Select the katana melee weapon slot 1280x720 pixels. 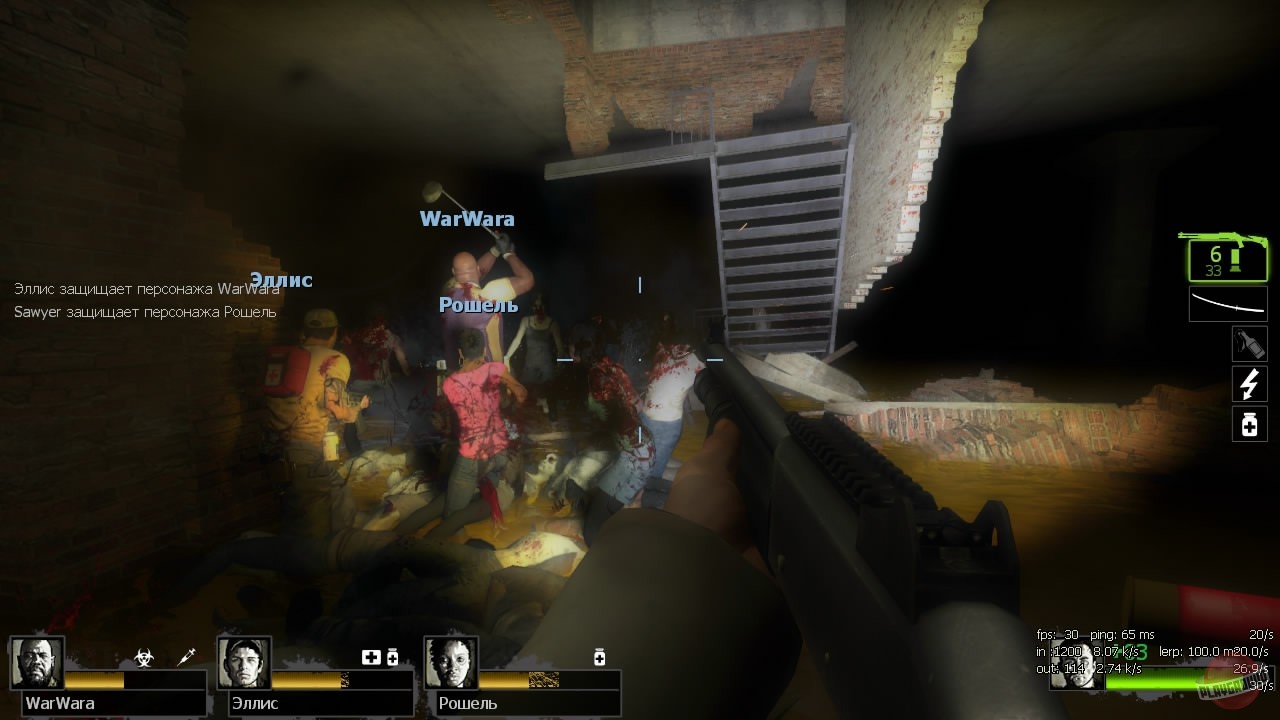tap(1228, 303)
